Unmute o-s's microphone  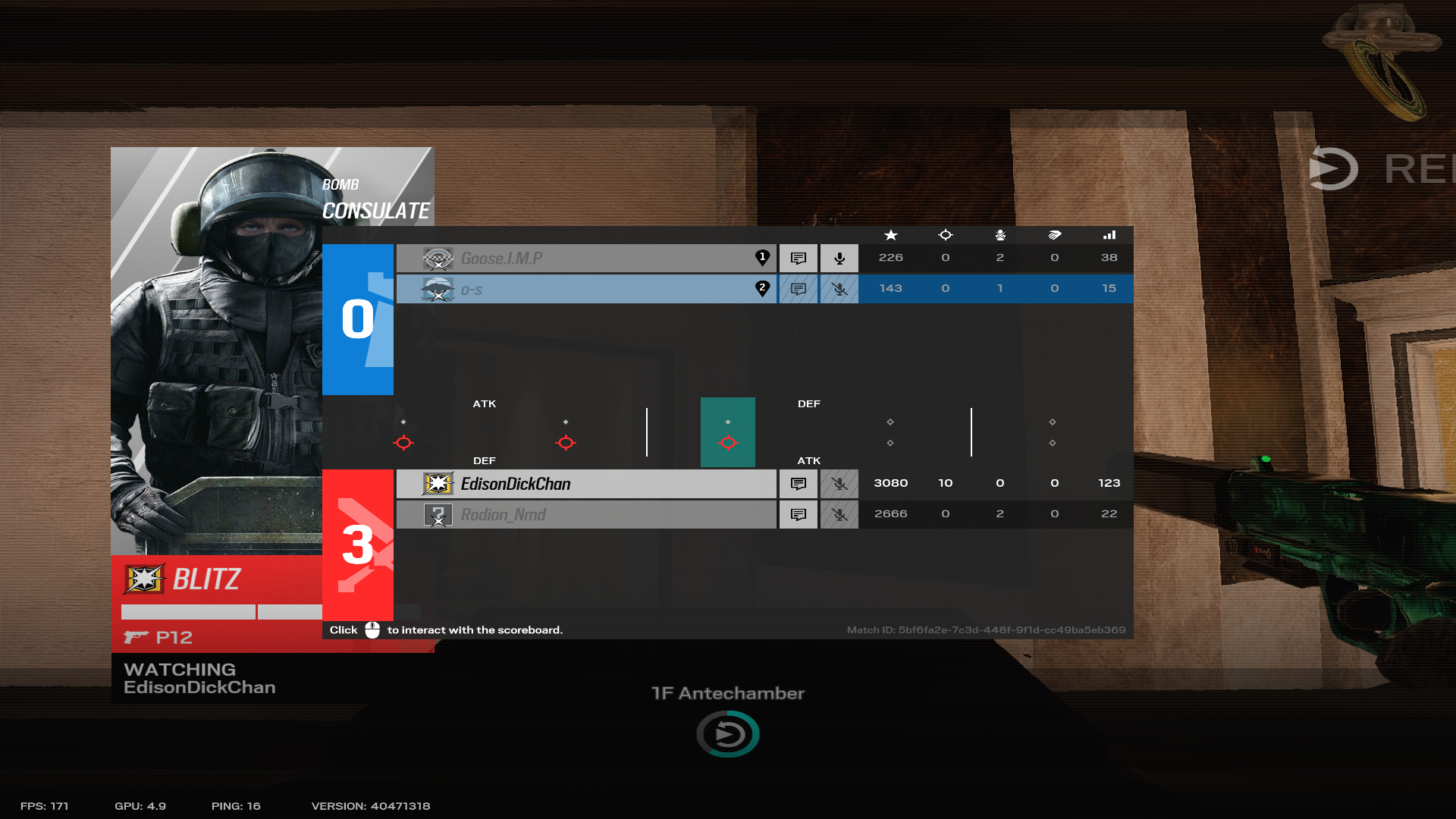pos(839,288)
